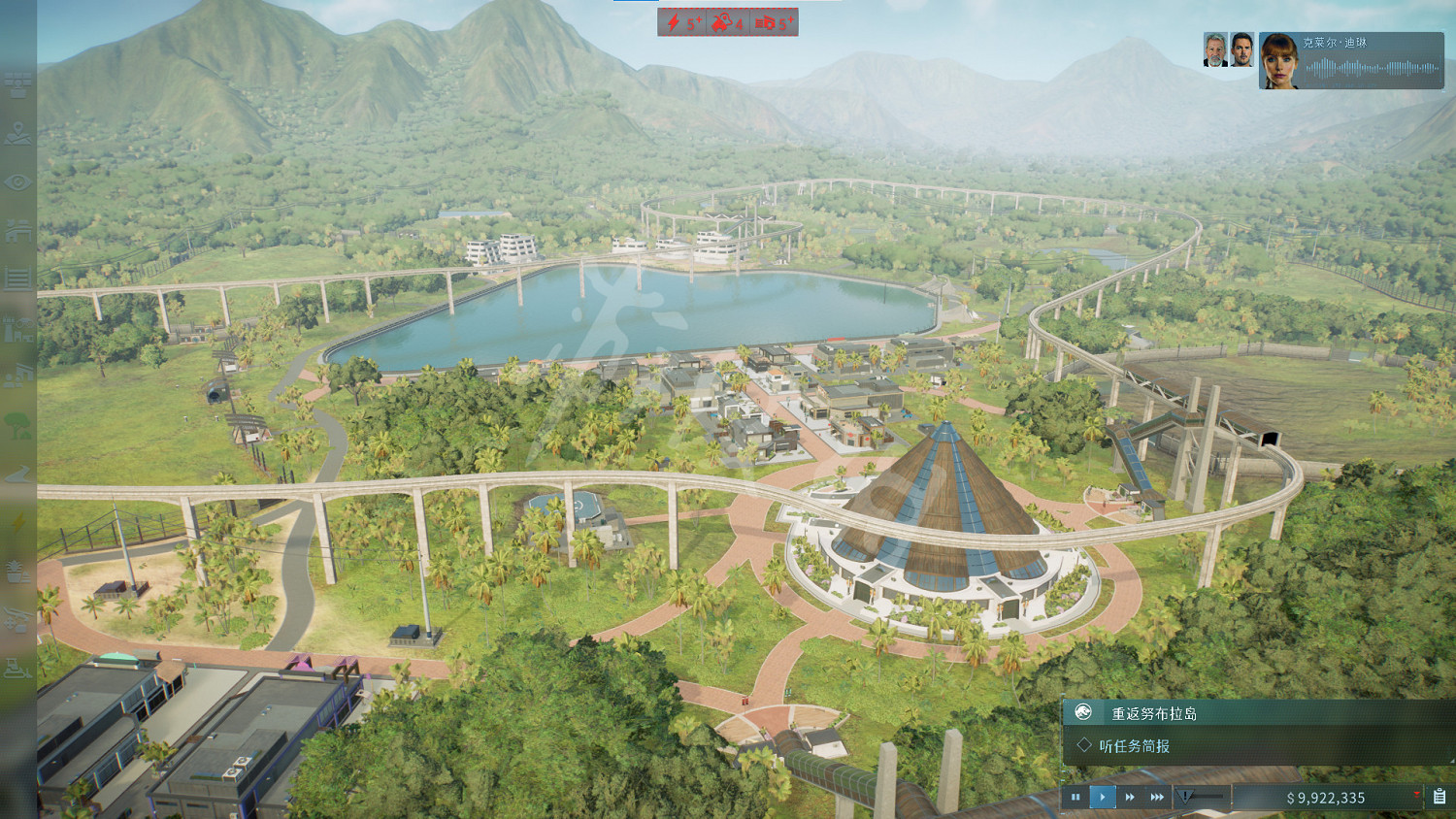Open the tree landscaping tools
This screenshot has height=819, width=1456.
point(17,425)
